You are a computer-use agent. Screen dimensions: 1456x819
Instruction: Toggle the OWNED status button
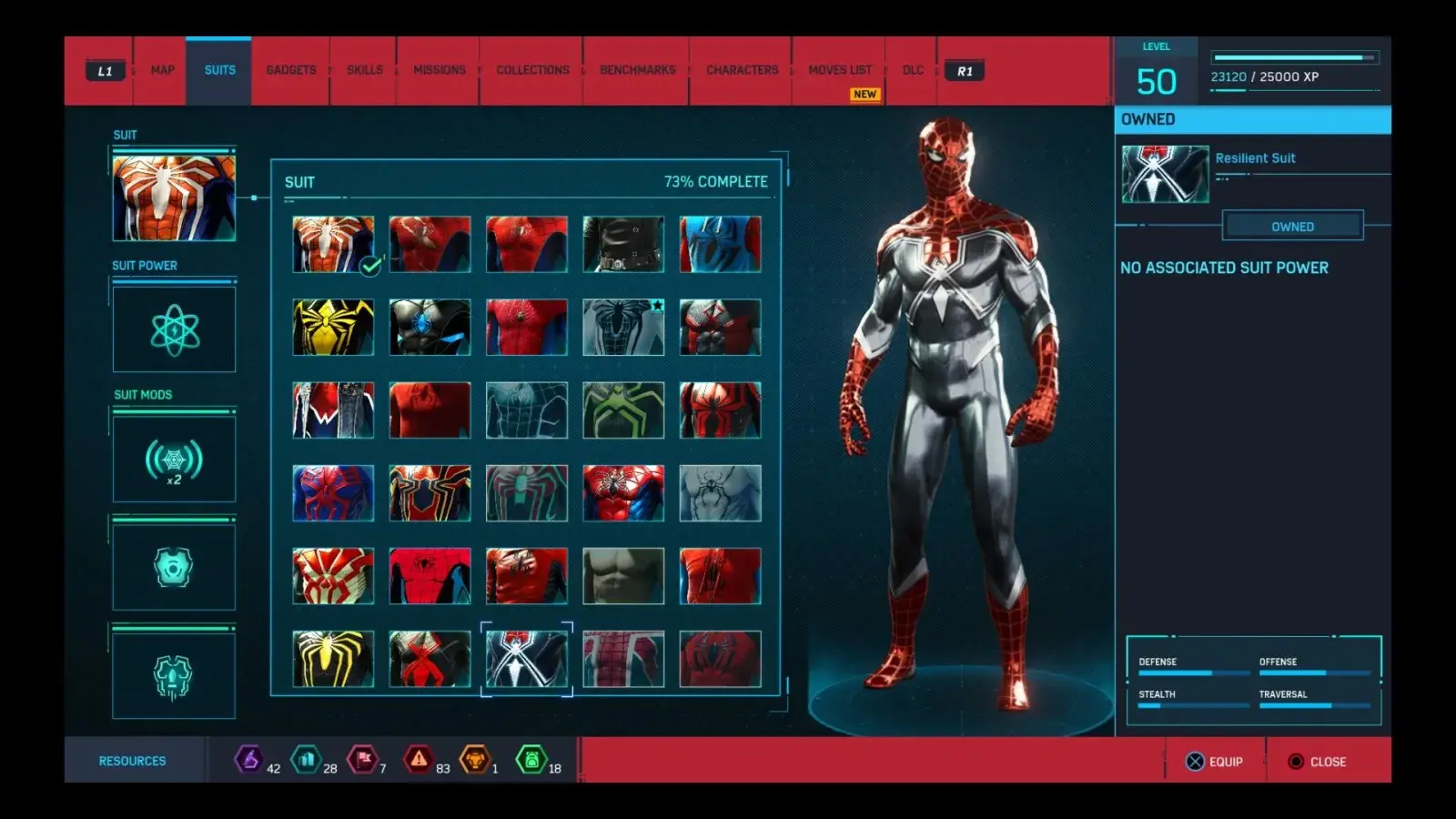[1293, 226]
